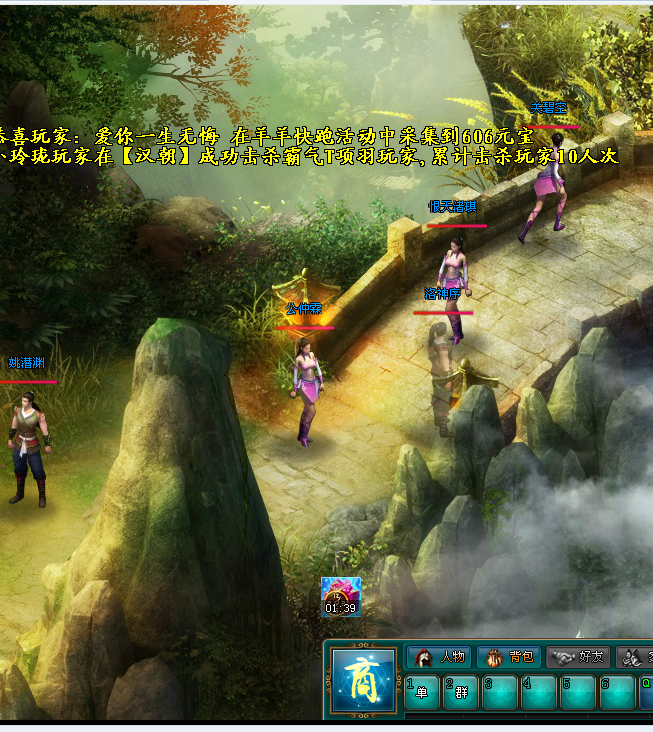Open the 背包 backpack inventory
653x732 pixels.
click(x=508, y=657)
